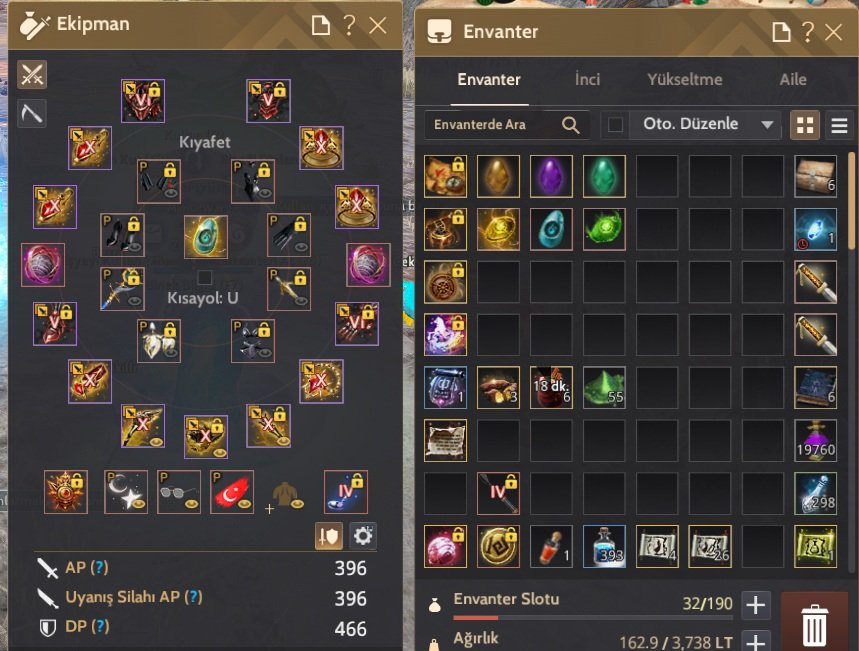The image size is (859, 651).
Task: Select the green crystal stack of 55
Action: [604, 387]
